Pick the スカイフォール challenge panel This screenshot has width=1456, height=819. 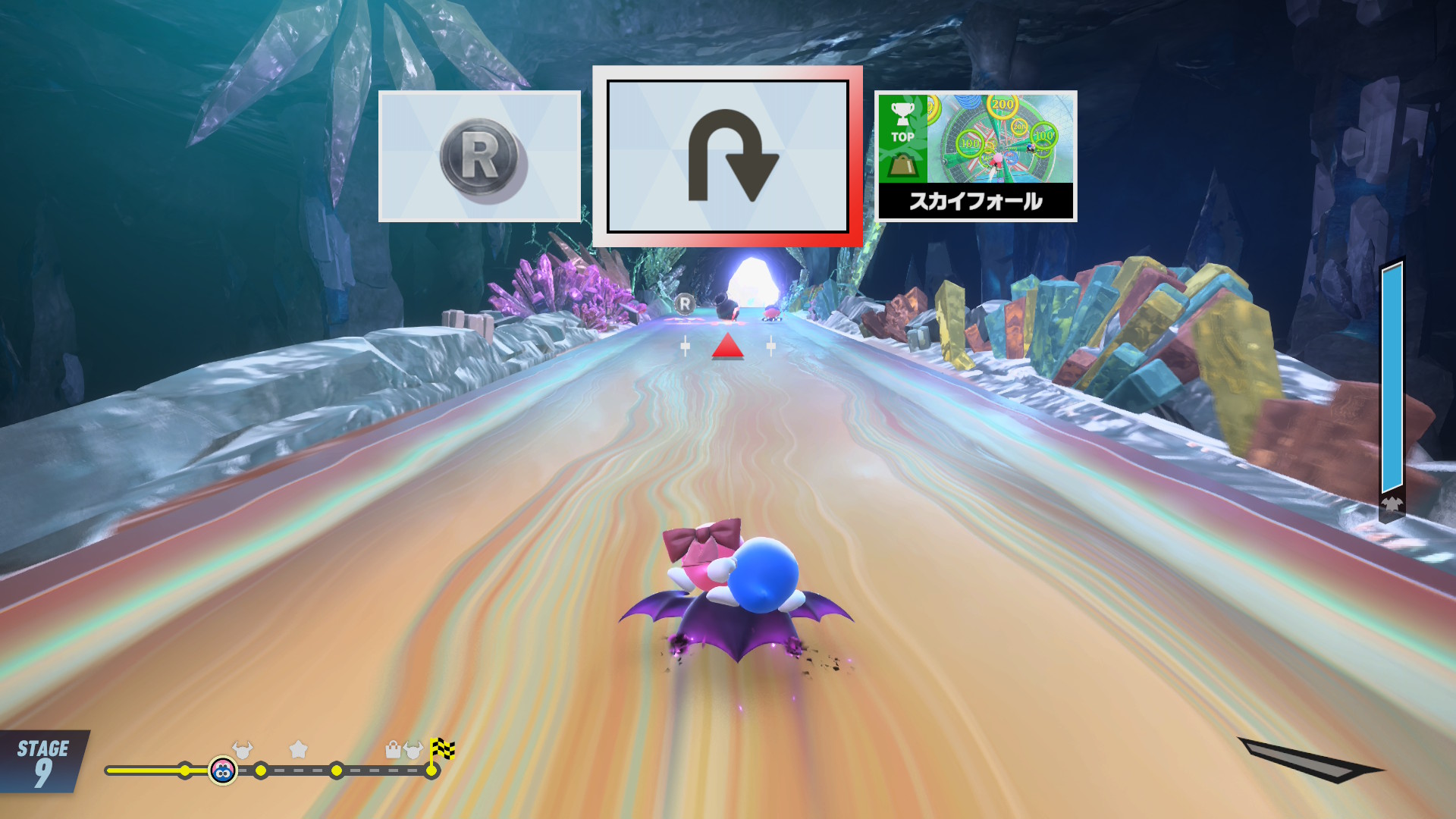coord(975,156)
